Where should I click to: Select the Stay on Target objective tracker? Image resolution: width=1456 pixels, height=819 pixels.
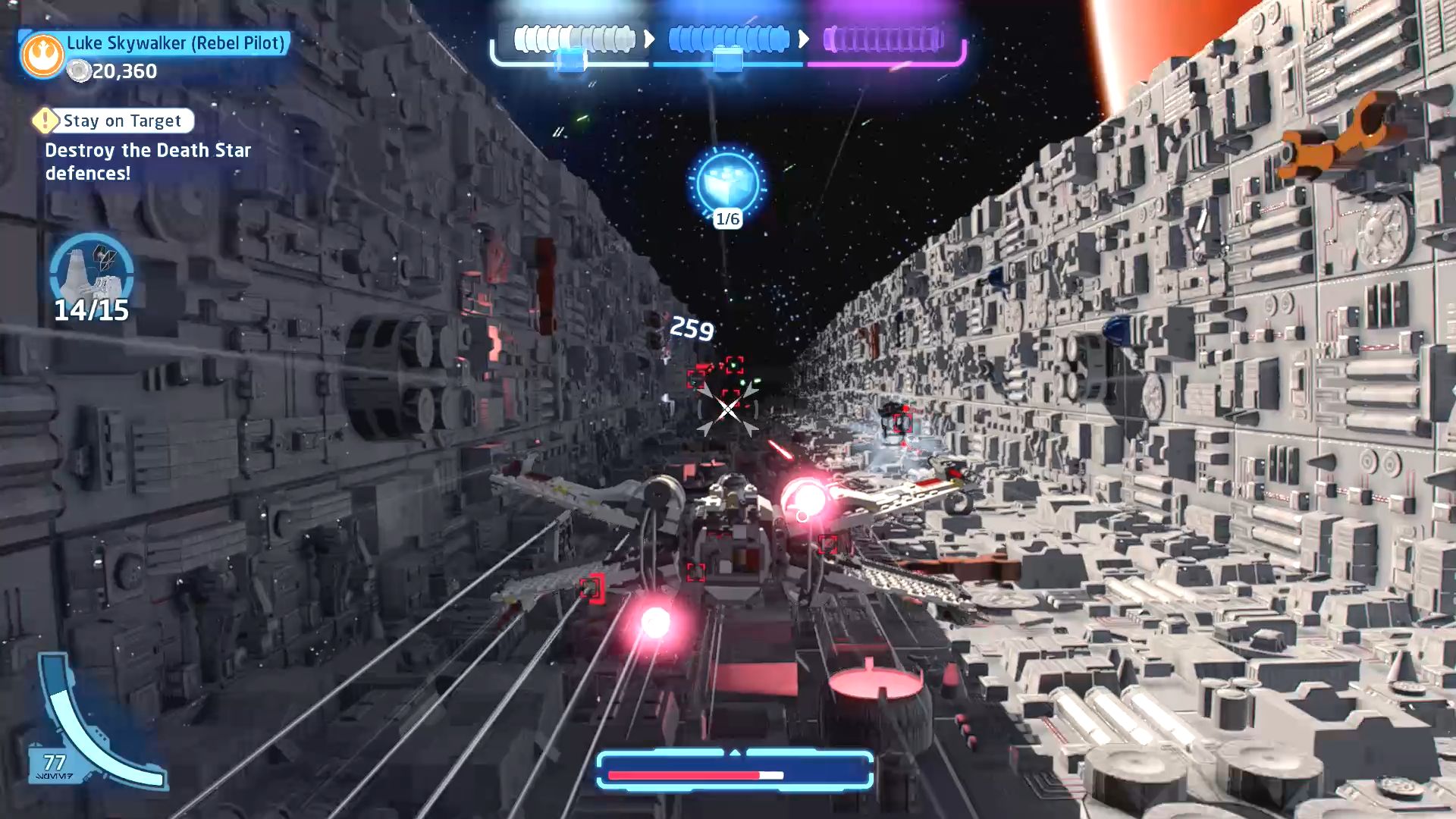point(114,121)
